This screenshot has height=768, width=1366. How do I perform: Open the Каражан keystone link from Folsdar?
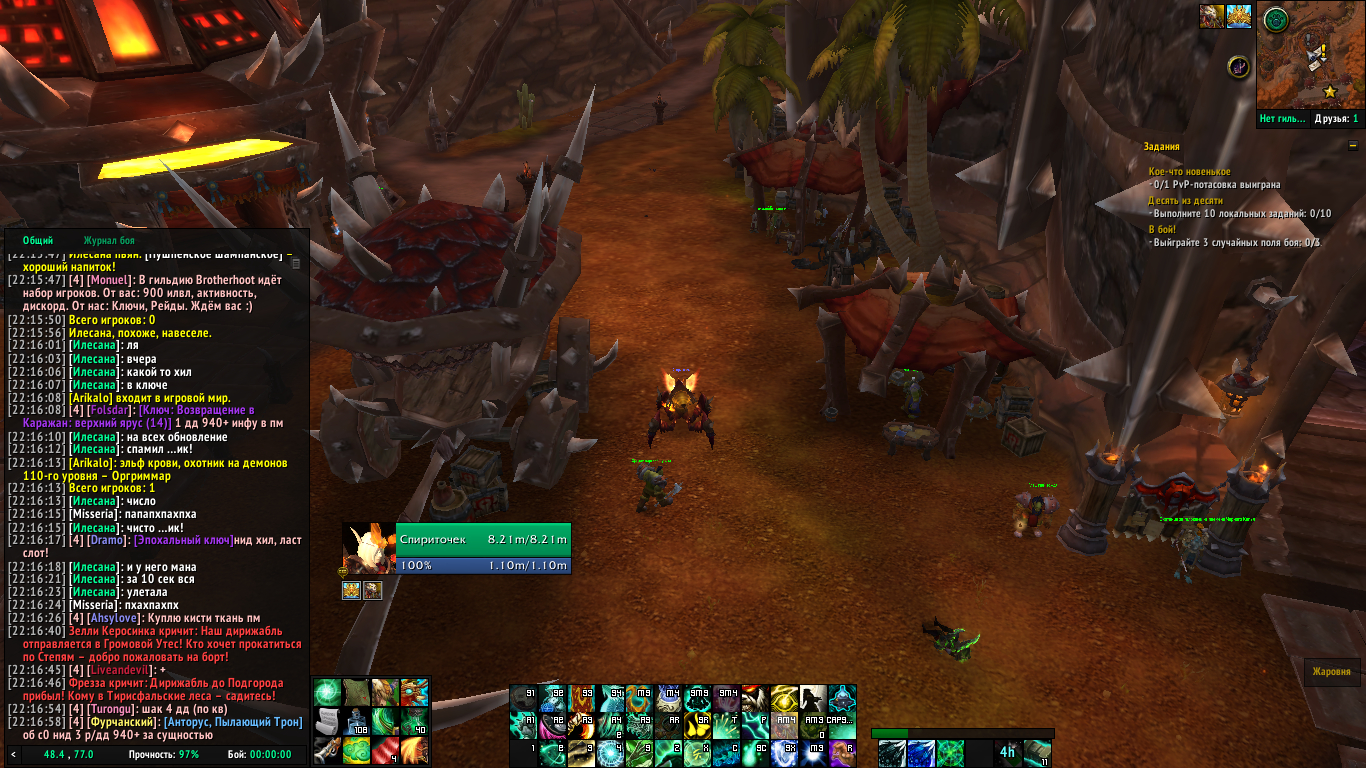[x=197, y=410]
